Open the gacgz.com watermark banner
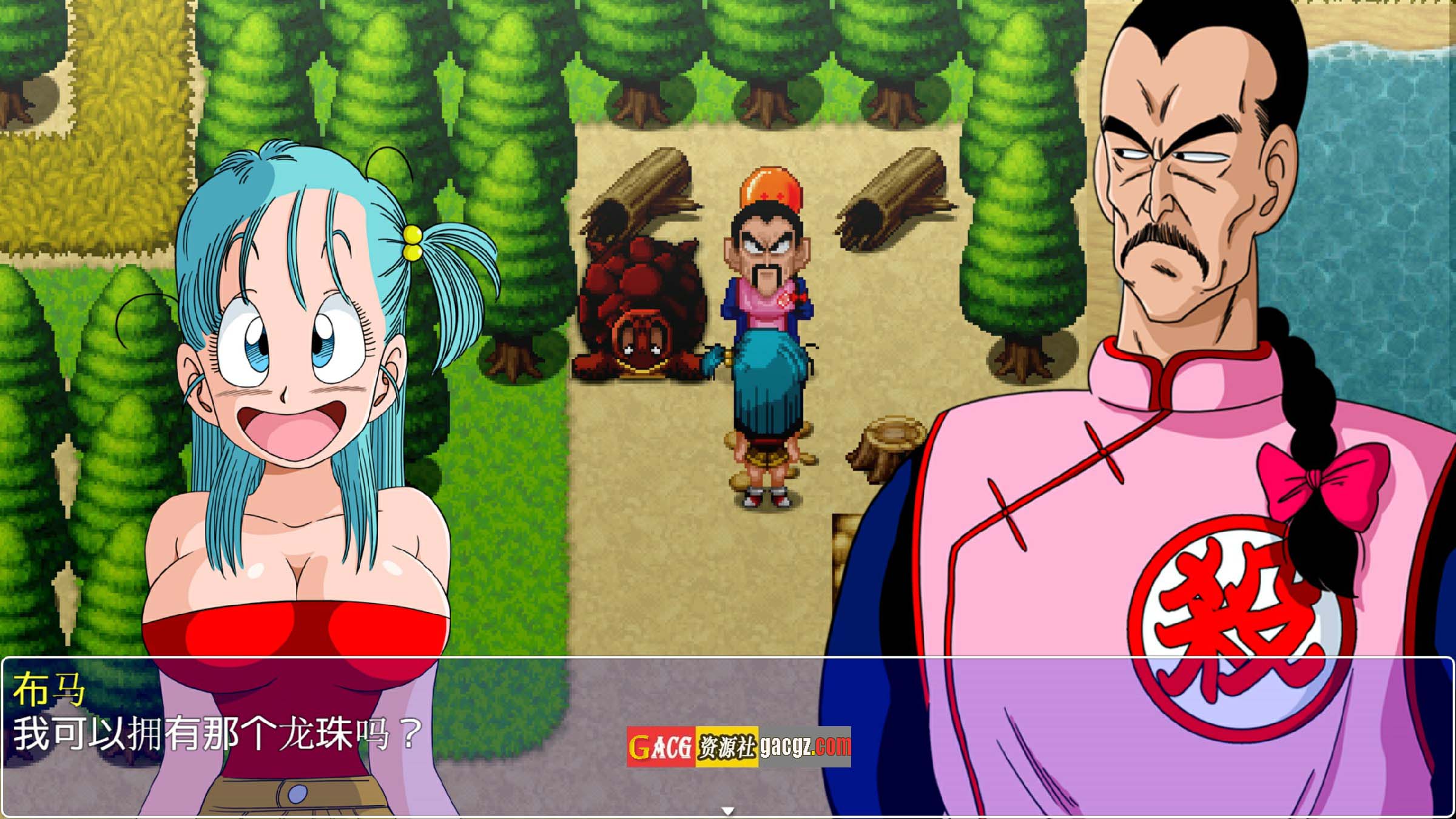This screenshot has height=819, width=1456. [738, 746]
